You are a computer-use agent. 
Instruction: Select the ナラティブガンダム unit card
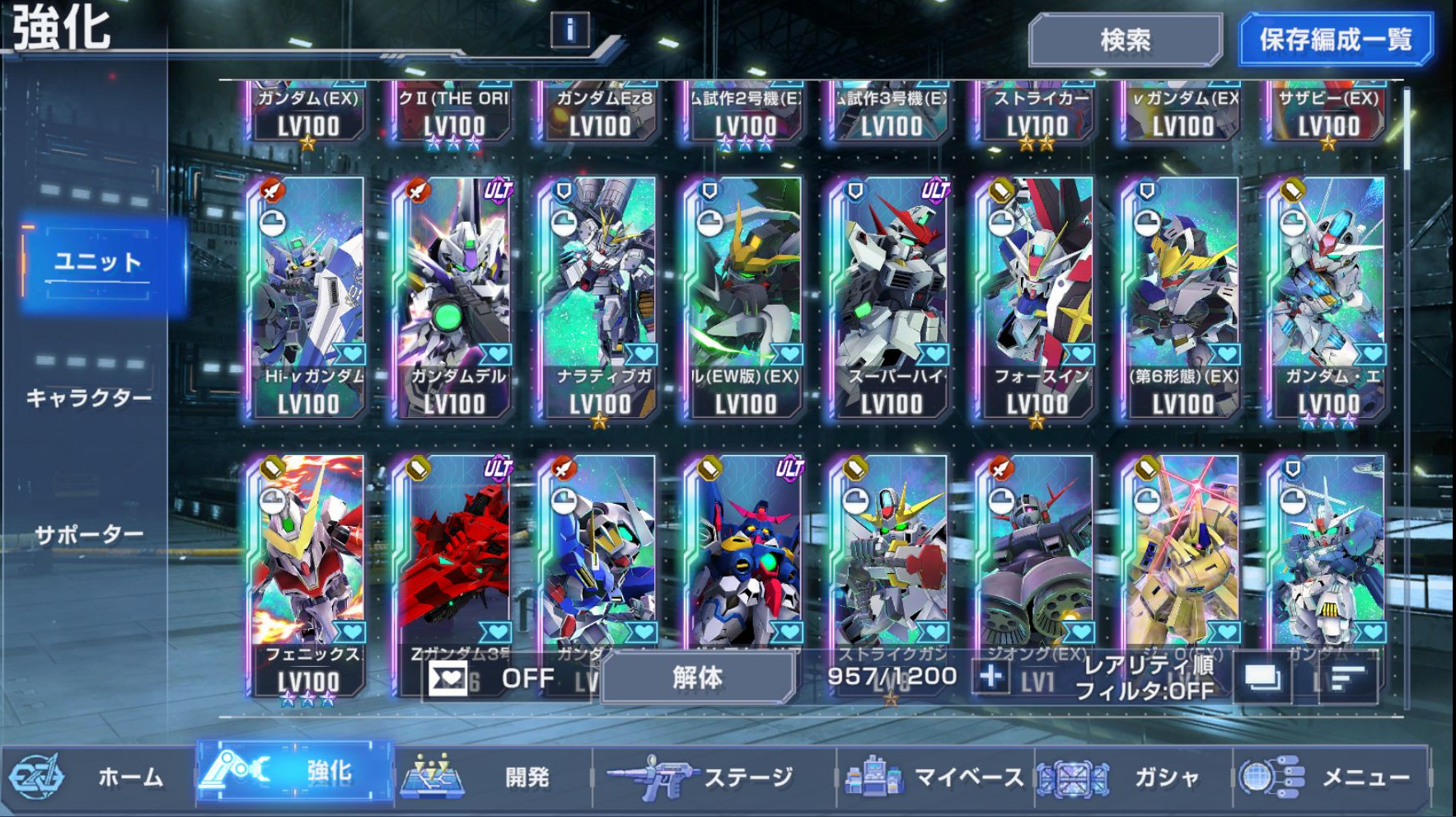599,297
